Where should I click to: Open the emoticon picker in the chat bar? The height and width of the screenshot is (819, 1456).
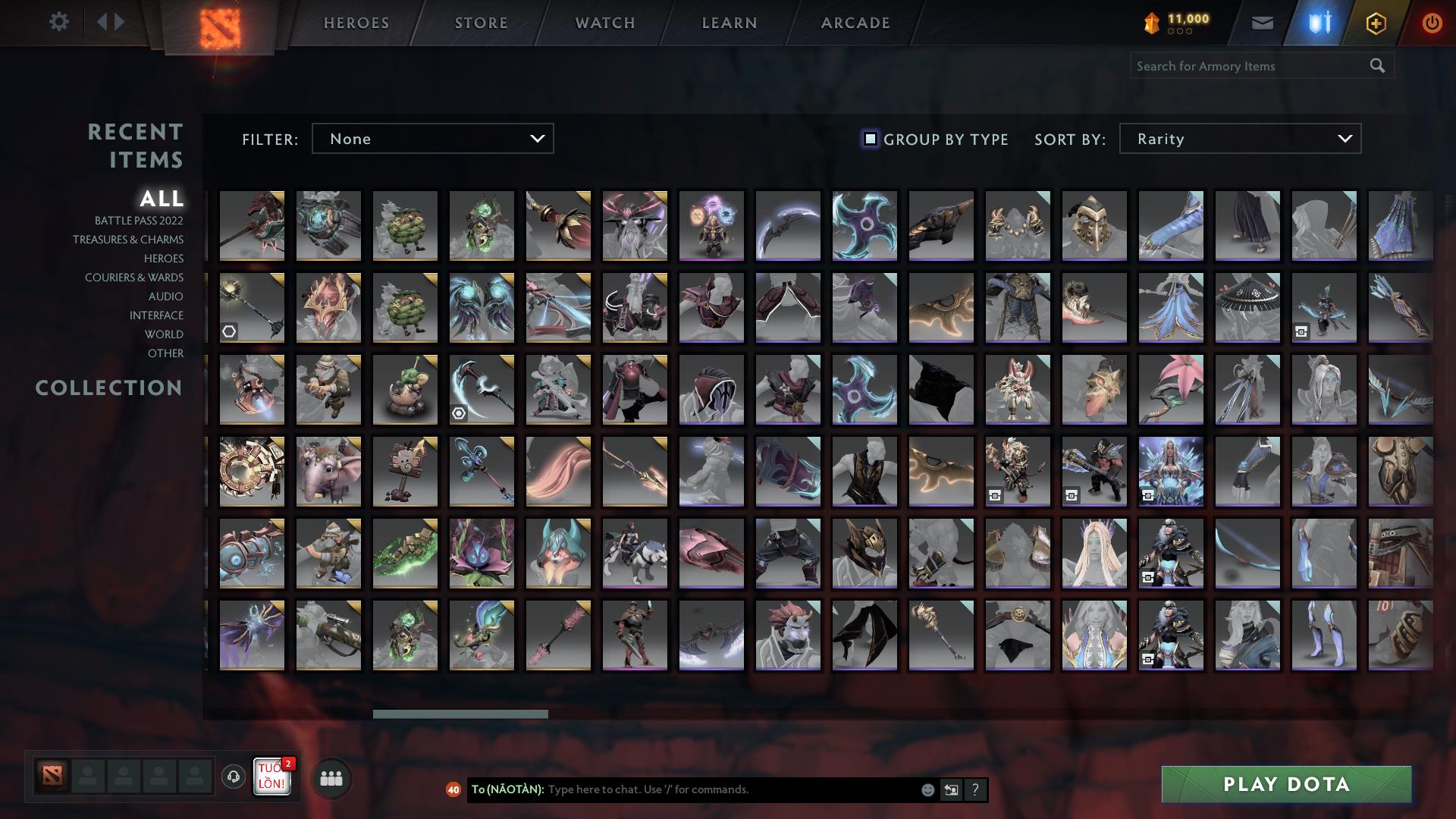[927, 789]
